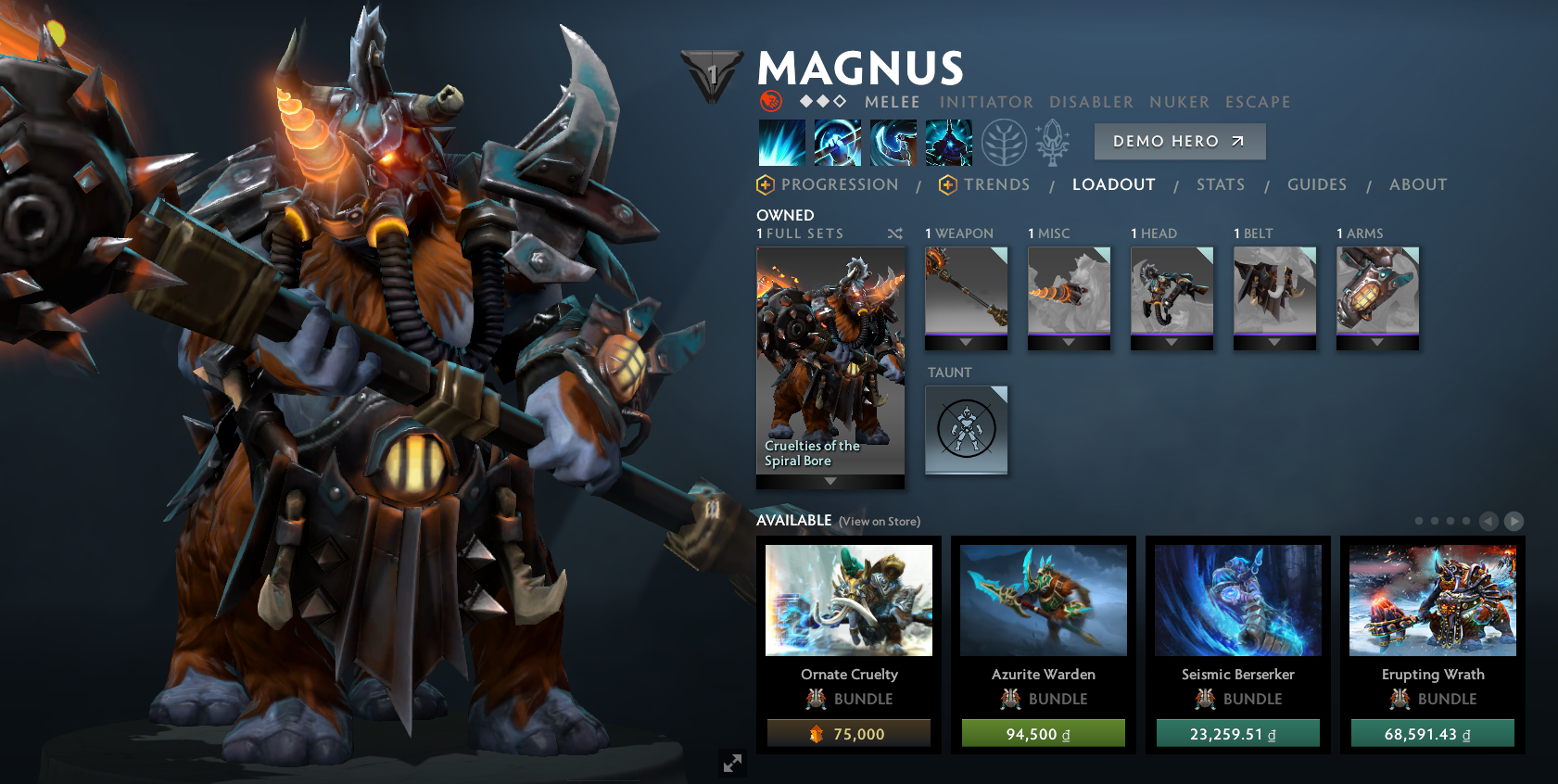Choose the Arms slot item
Screen dimensions: 1558x784
[1377, 292]
